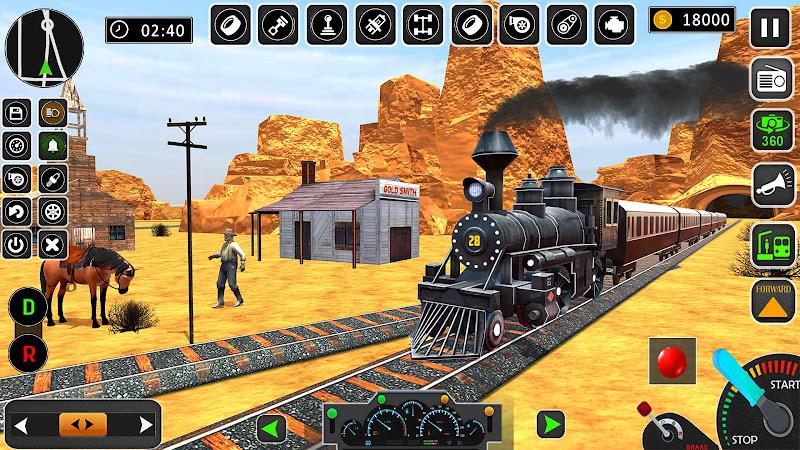Turn on the radio

click(770, 79)
